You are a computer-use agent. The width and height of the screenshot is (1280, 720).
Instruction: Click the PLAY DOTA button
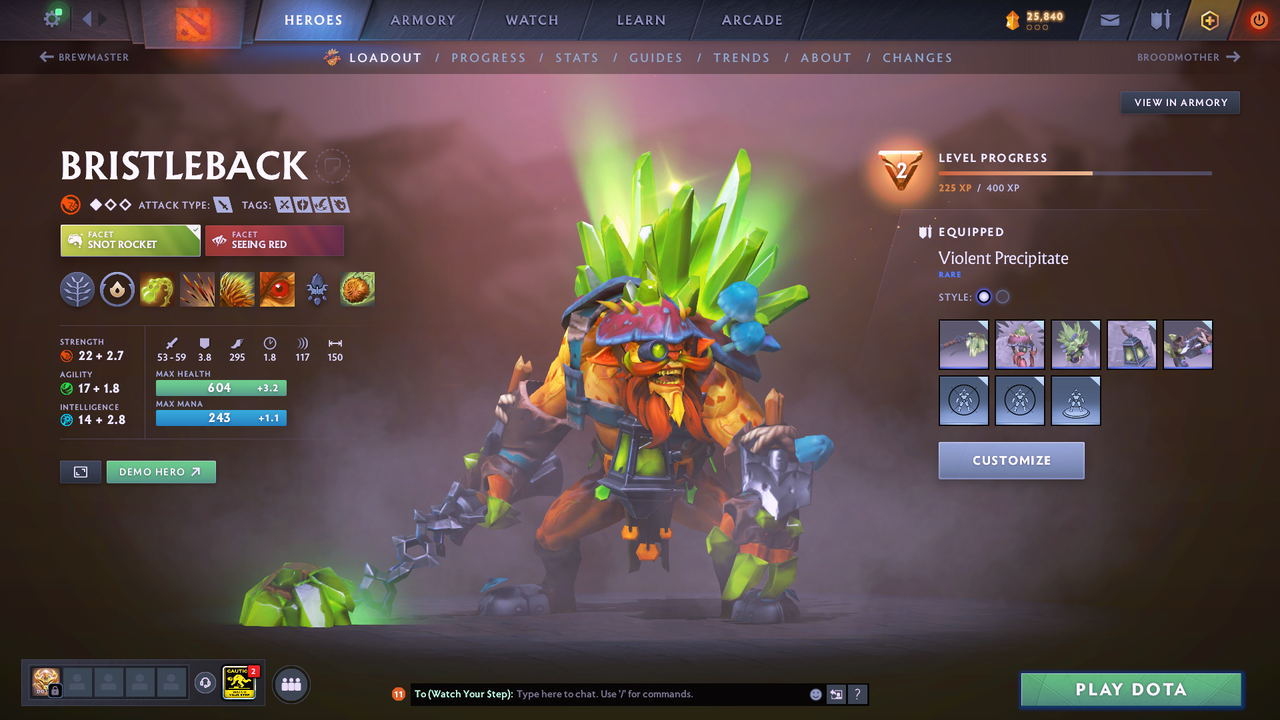[1130, 689]
